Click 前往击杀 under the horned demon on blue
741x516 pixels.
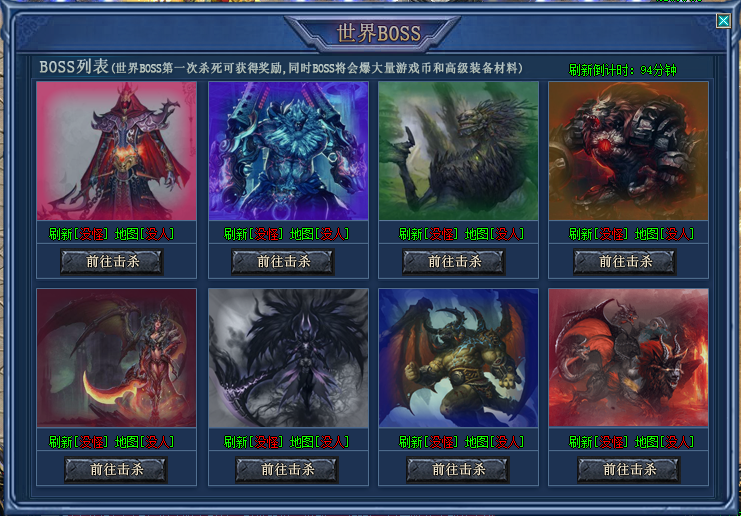[x=457, y=470]
